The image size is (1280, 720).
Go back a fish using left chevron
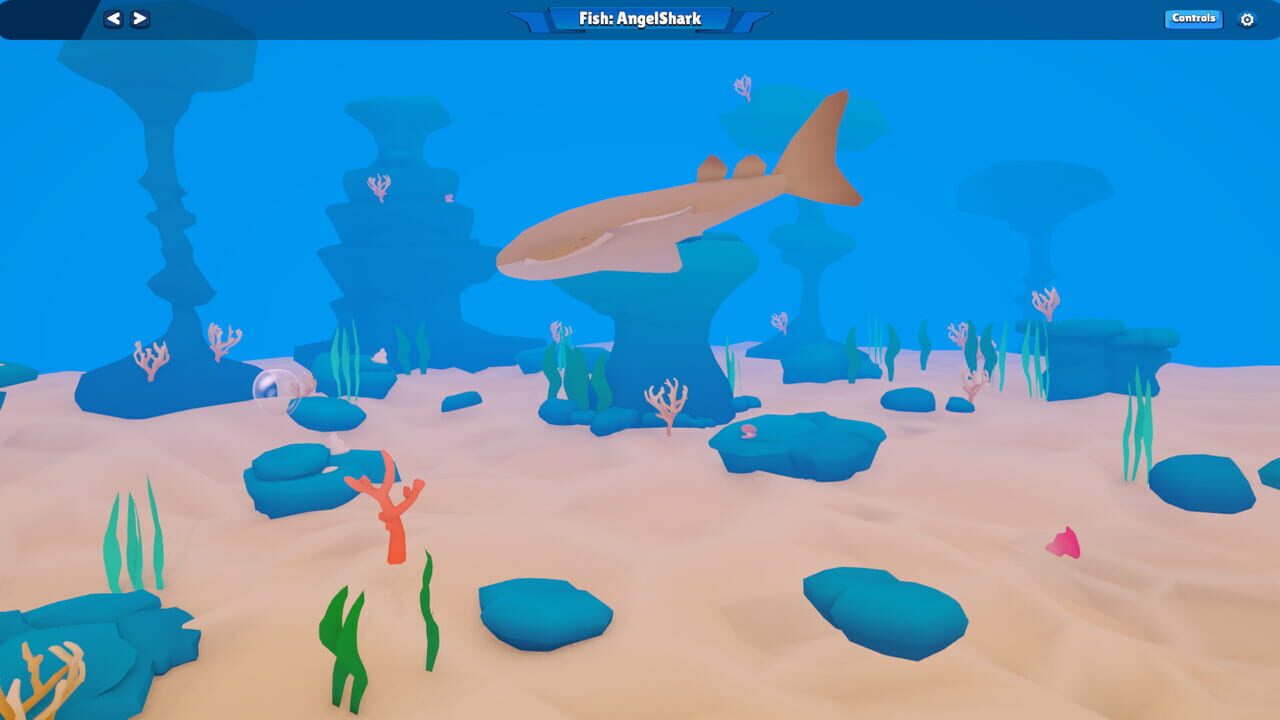click(112, 18)
